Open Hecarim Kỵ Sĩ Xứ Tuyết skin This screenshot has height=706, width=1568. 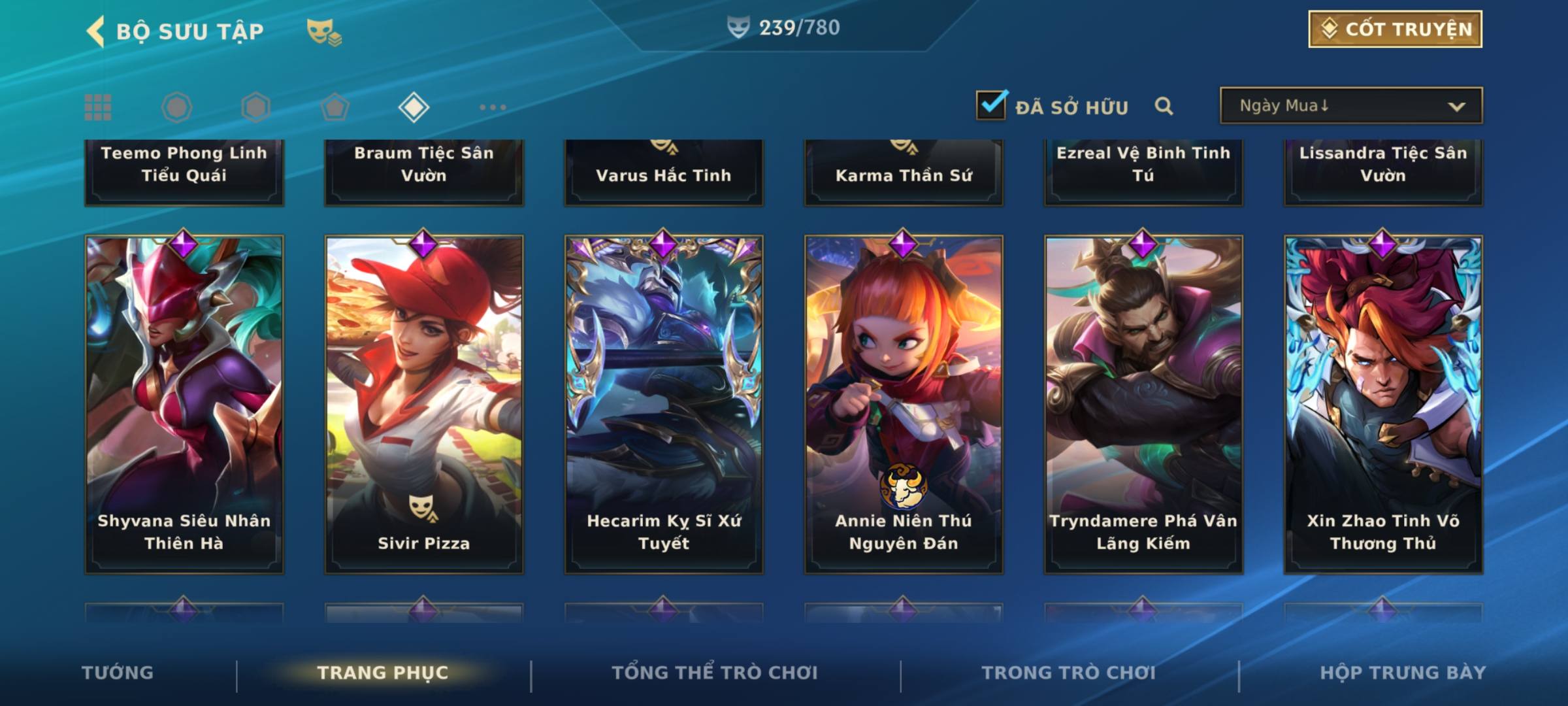pyautogui.click(x=664, y=404)
